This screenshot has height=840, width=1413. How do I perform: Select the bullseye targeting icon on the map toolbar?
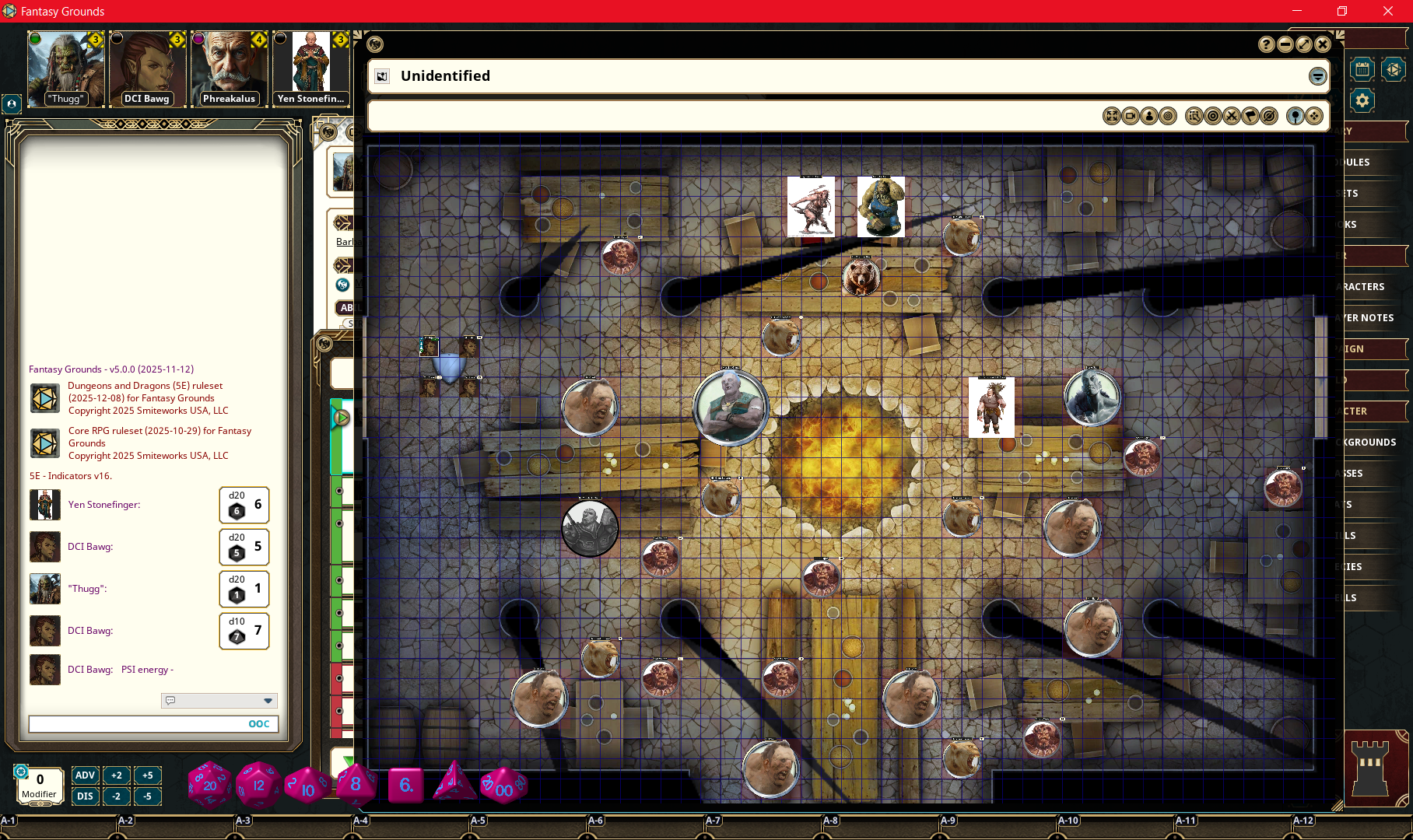tap(1213, 116)
